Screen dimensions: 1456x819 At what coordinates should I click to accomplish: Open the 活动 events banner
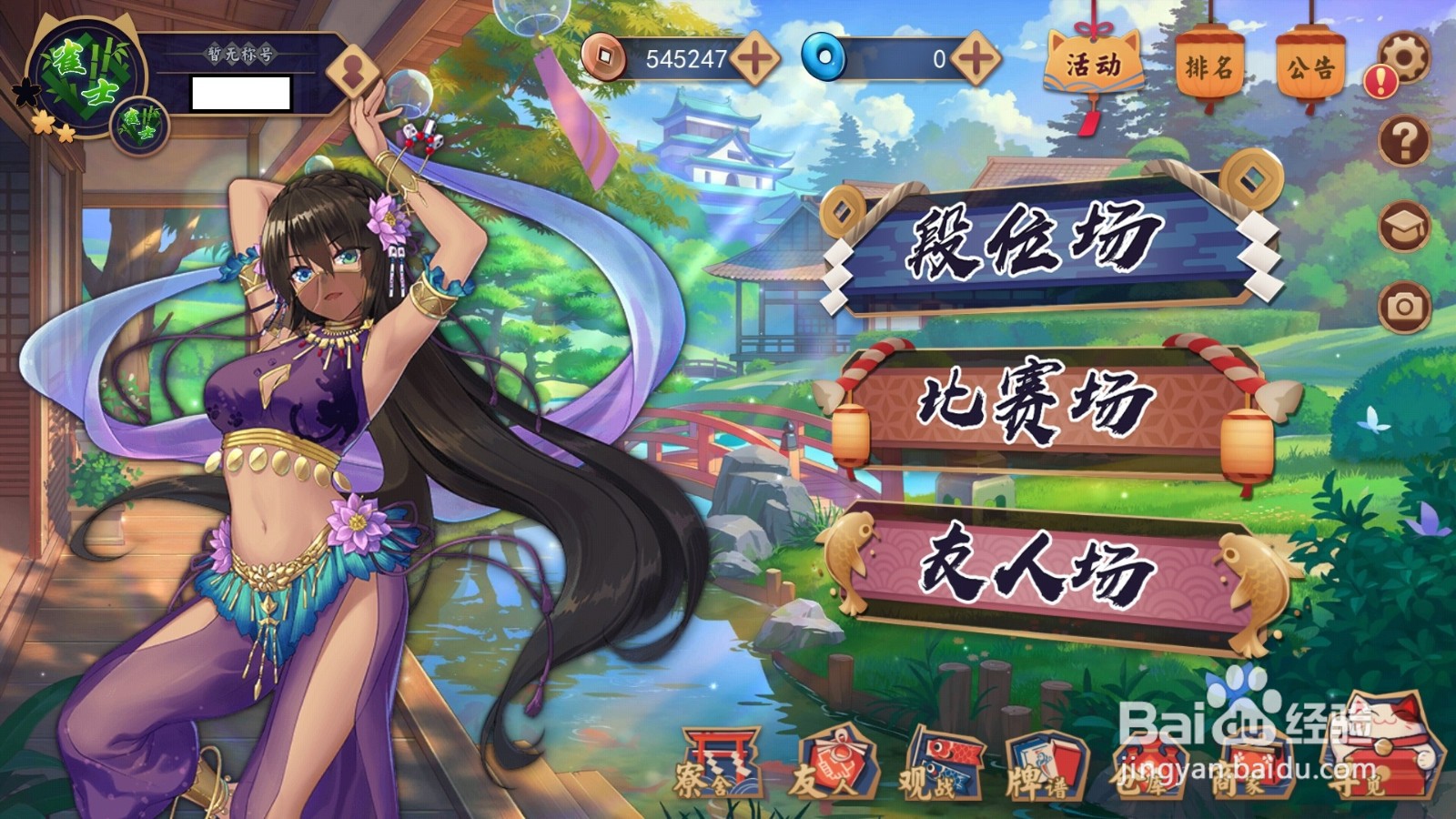(1096, 64)
